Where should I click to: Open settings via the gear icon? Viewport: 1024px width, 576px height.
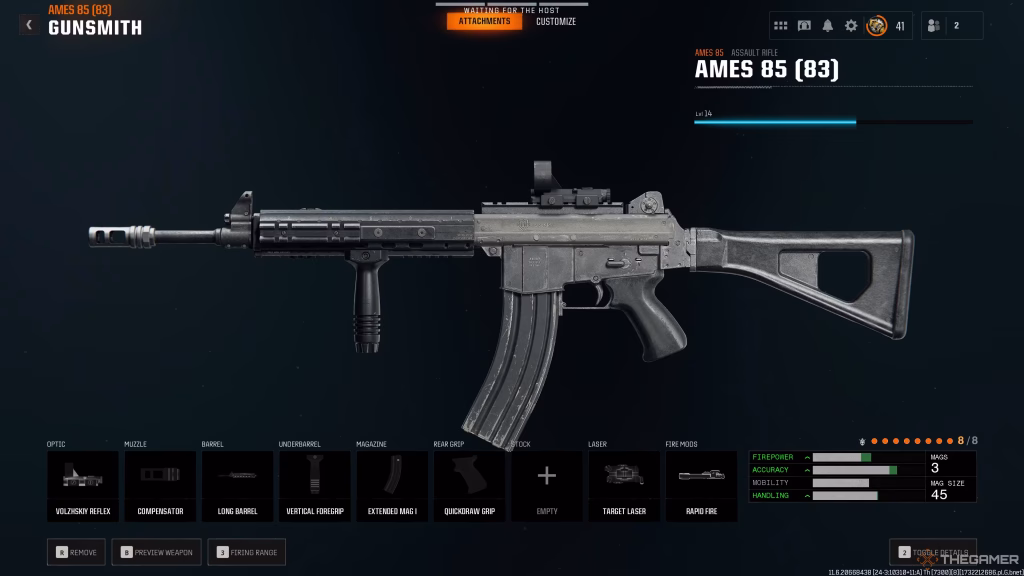(x=851, y=26)
